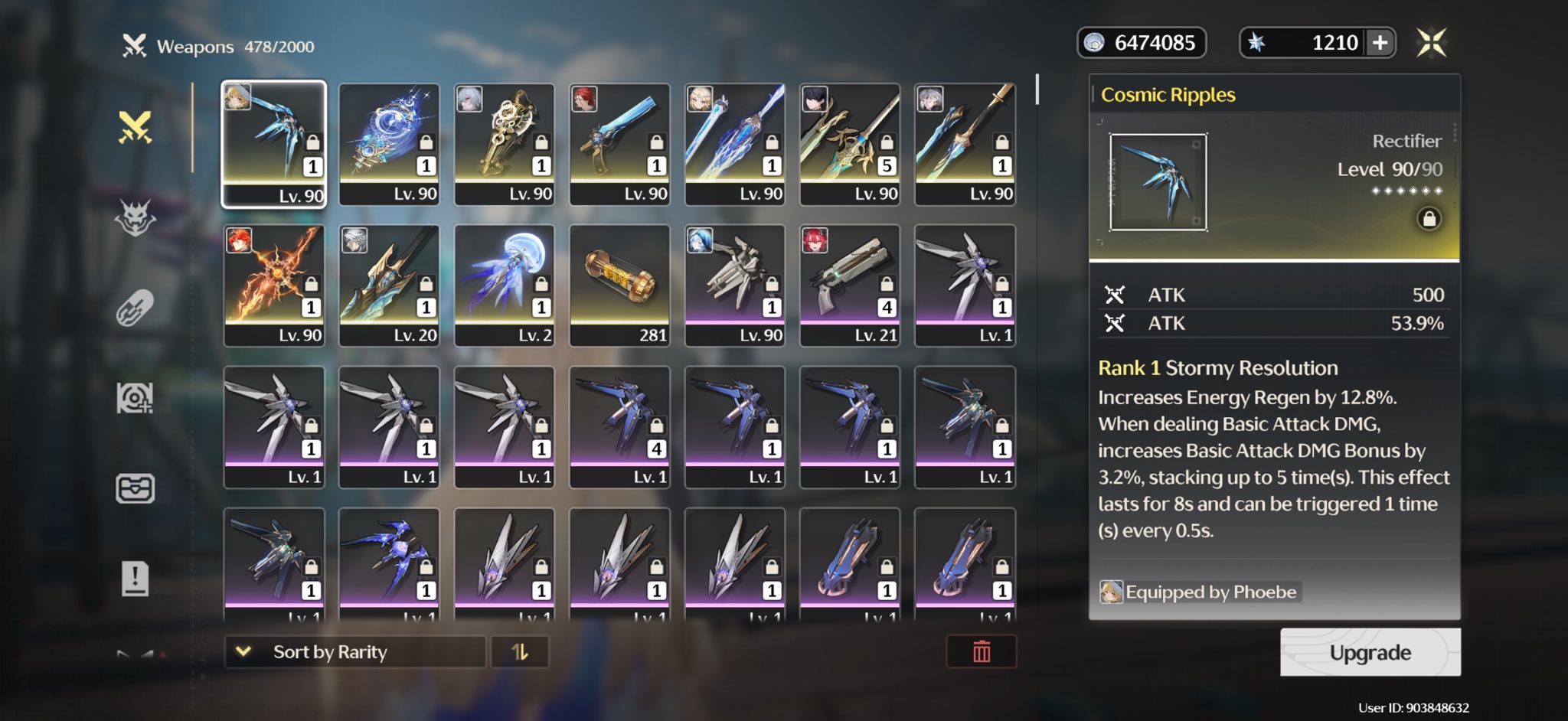Switch to the crossed swords Weapons tab
The width and height of the screenshot is (1568, 721).
[136, 128]
